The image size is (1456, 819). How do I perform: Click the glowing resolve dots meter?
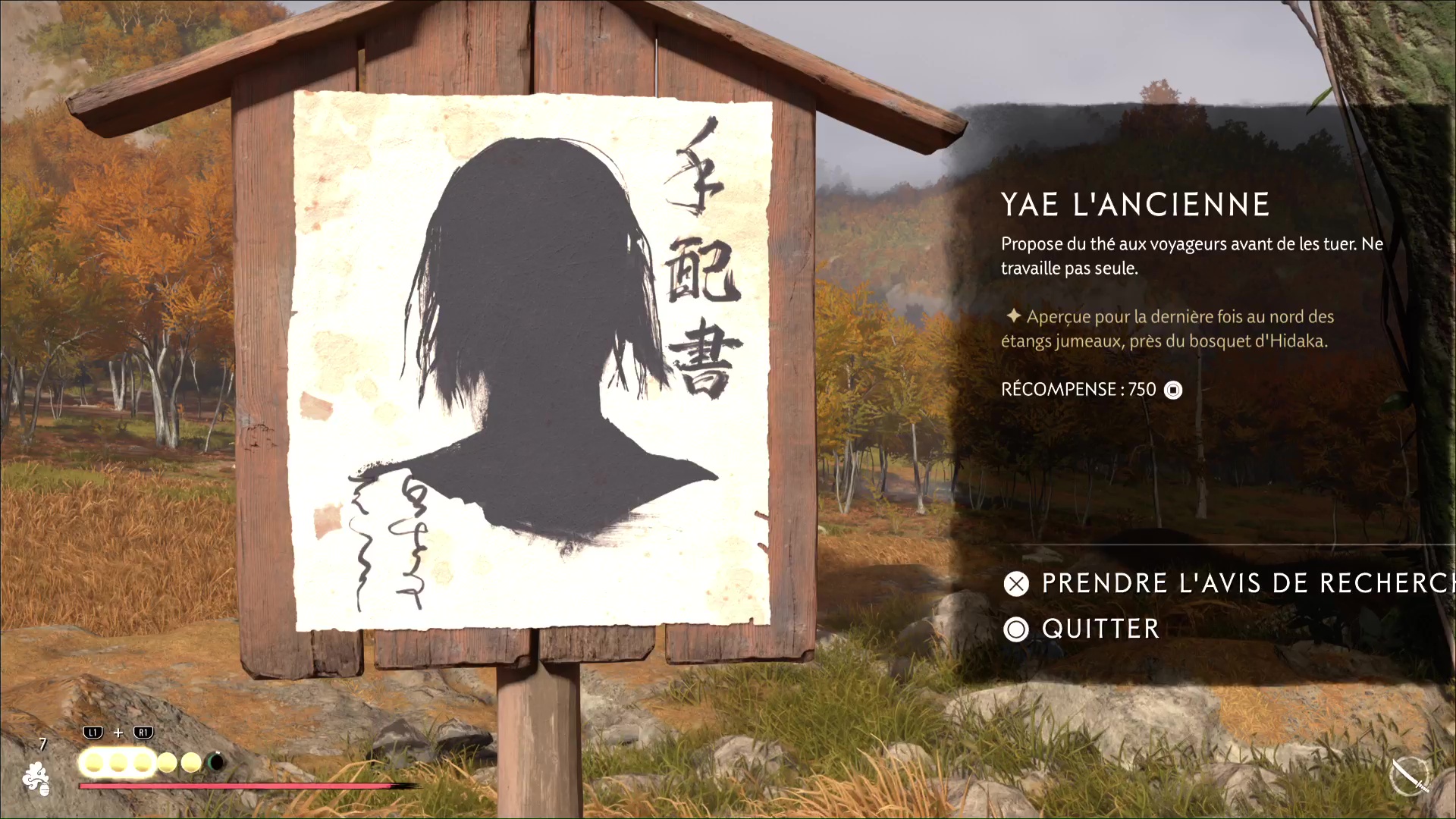(x=118, y=763)
